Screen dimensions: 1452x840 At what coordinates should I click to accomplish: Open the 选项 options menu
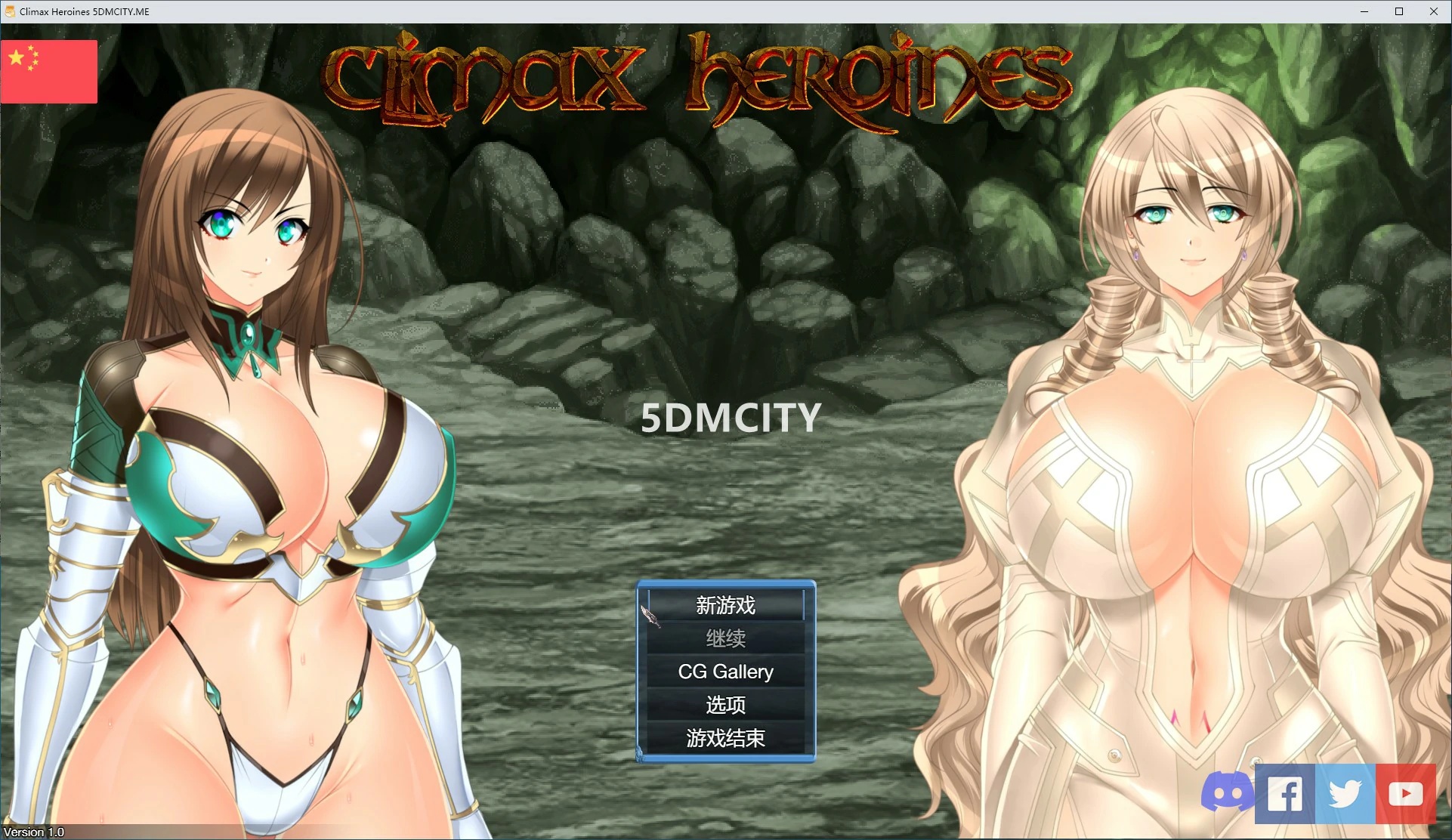(725, 705)
